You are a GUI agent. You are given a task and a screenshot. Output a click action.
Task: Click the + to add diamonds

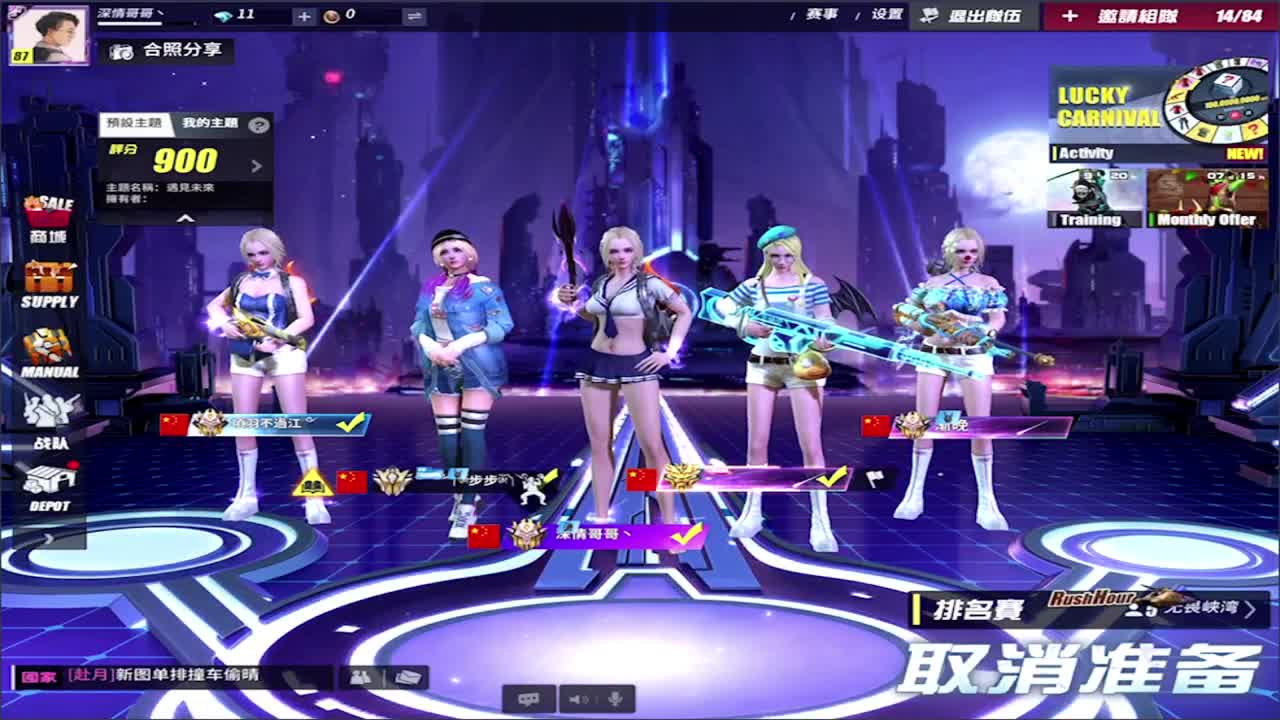(x=304, y=15)
